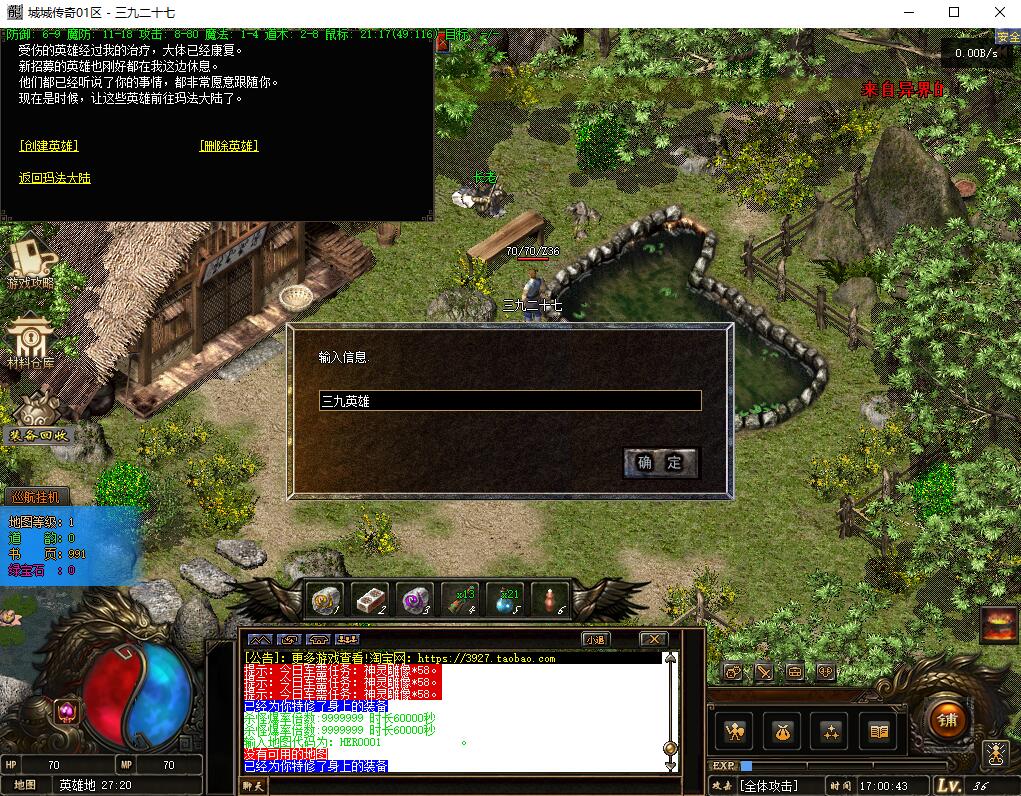The height and width of the screenshot is (796, 1021).
Task: Open the round 铺 shop button
Action: pyautogui.click(x=947, y=720)
